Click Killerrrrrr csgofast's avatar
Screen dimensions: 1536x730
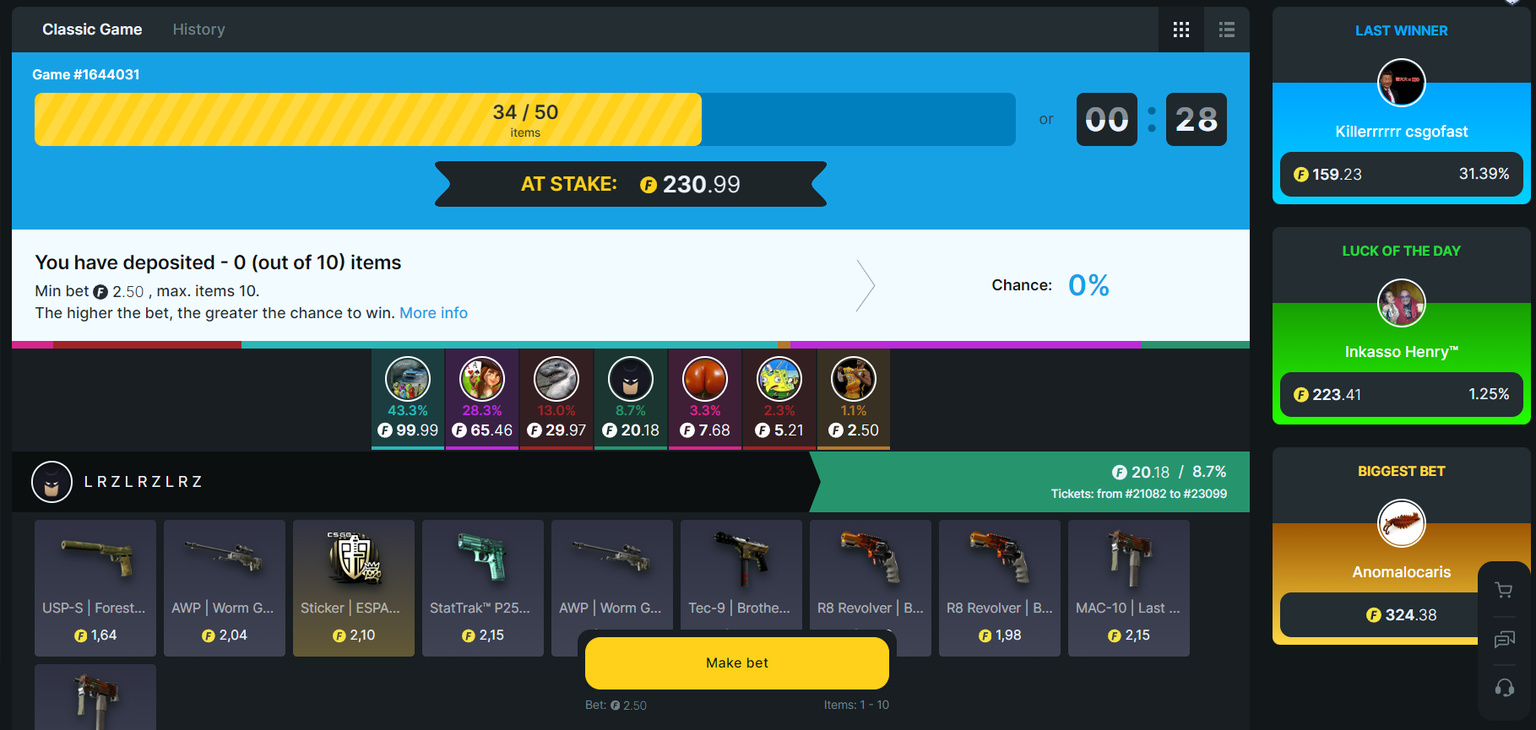click(1401, 83)
